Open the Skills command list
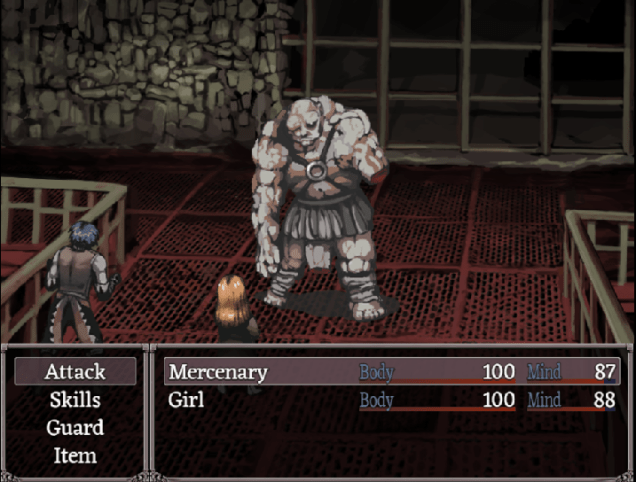The image size is (636, 482). point(75,400)
